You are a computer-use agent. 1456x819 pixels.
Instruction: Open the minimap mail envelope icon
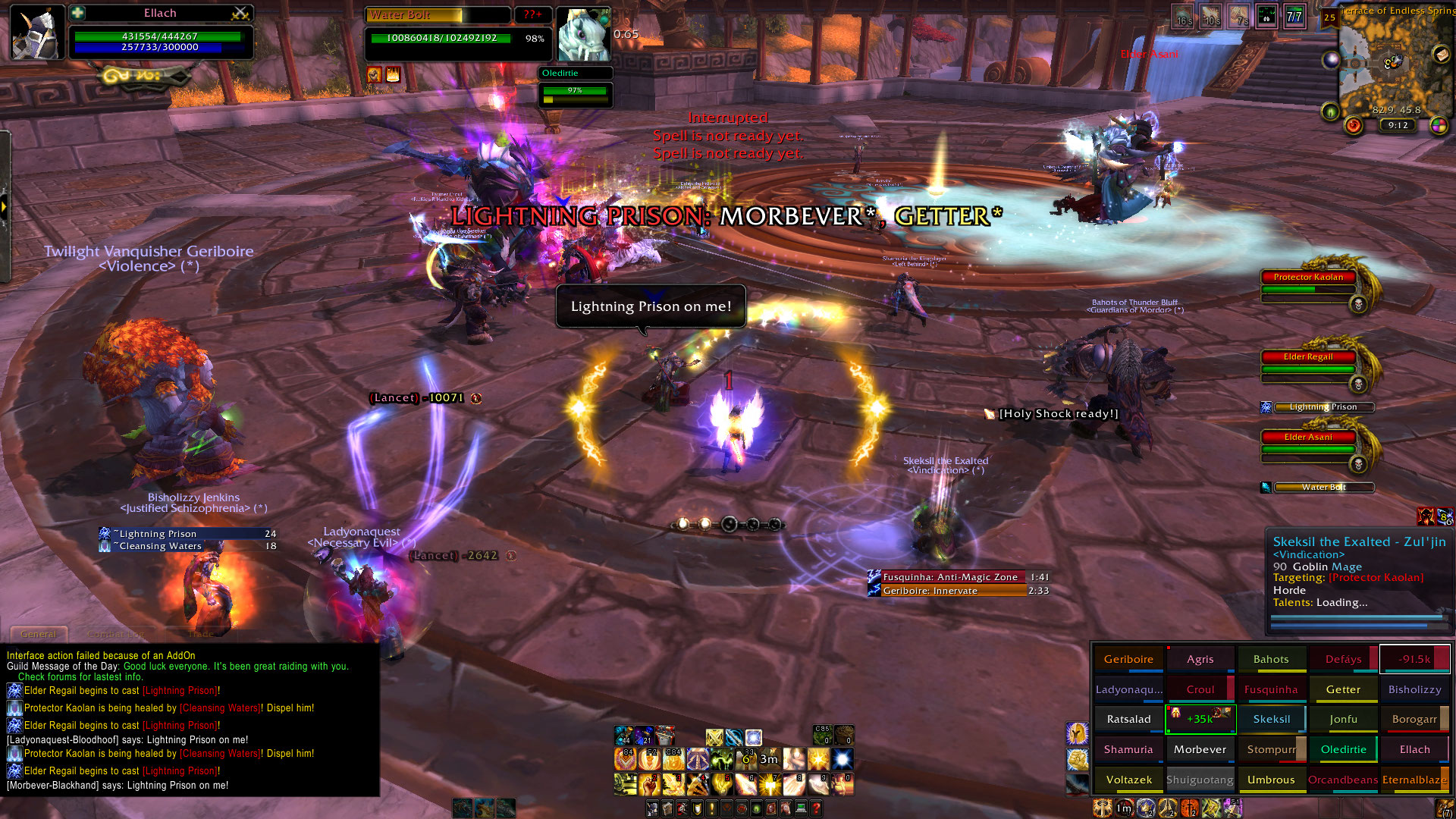[1441, 54]
